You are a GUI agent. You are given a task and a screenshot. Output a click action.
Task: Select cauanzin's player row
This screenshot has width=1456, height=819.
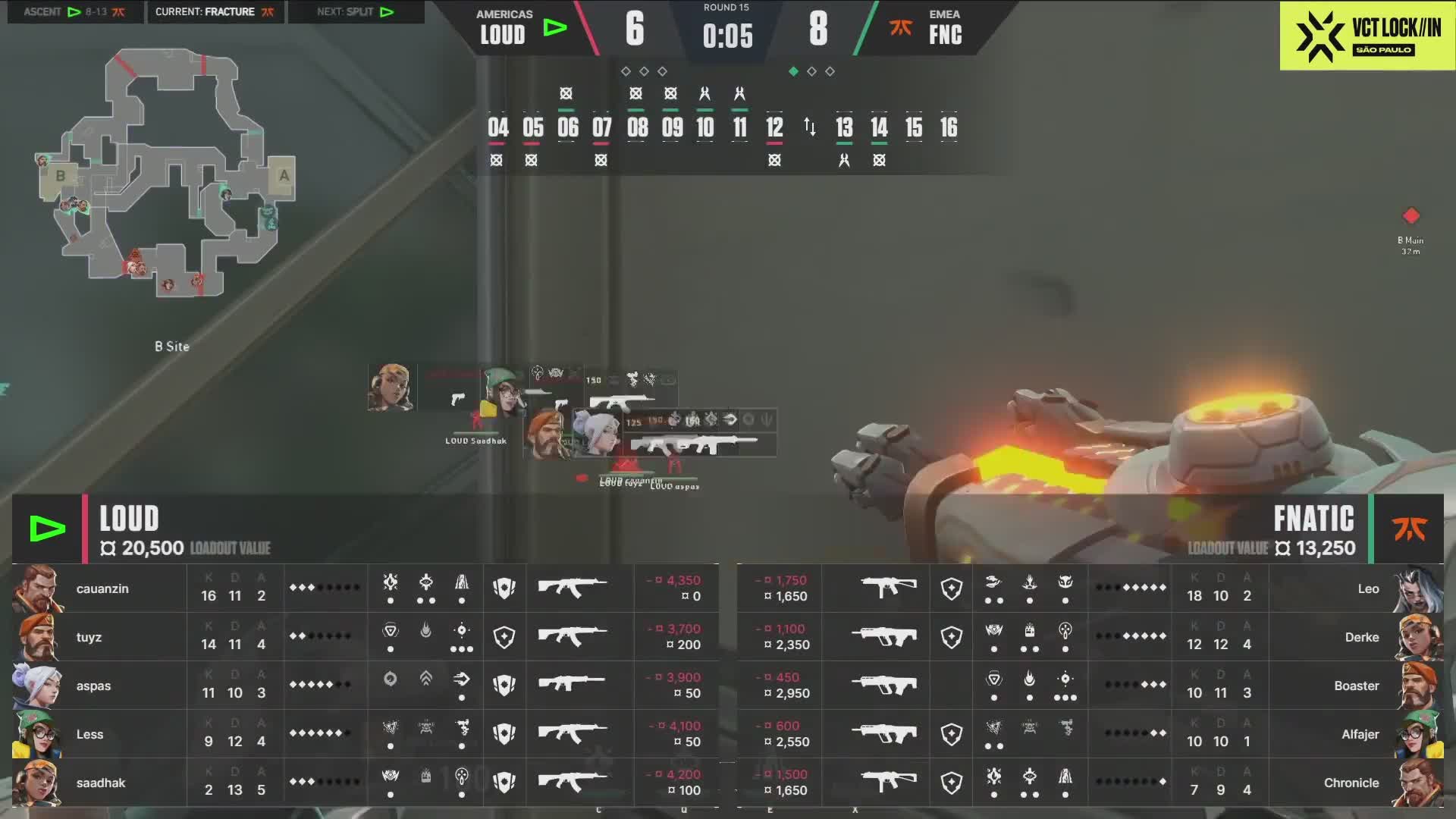[x=102, y=588]
